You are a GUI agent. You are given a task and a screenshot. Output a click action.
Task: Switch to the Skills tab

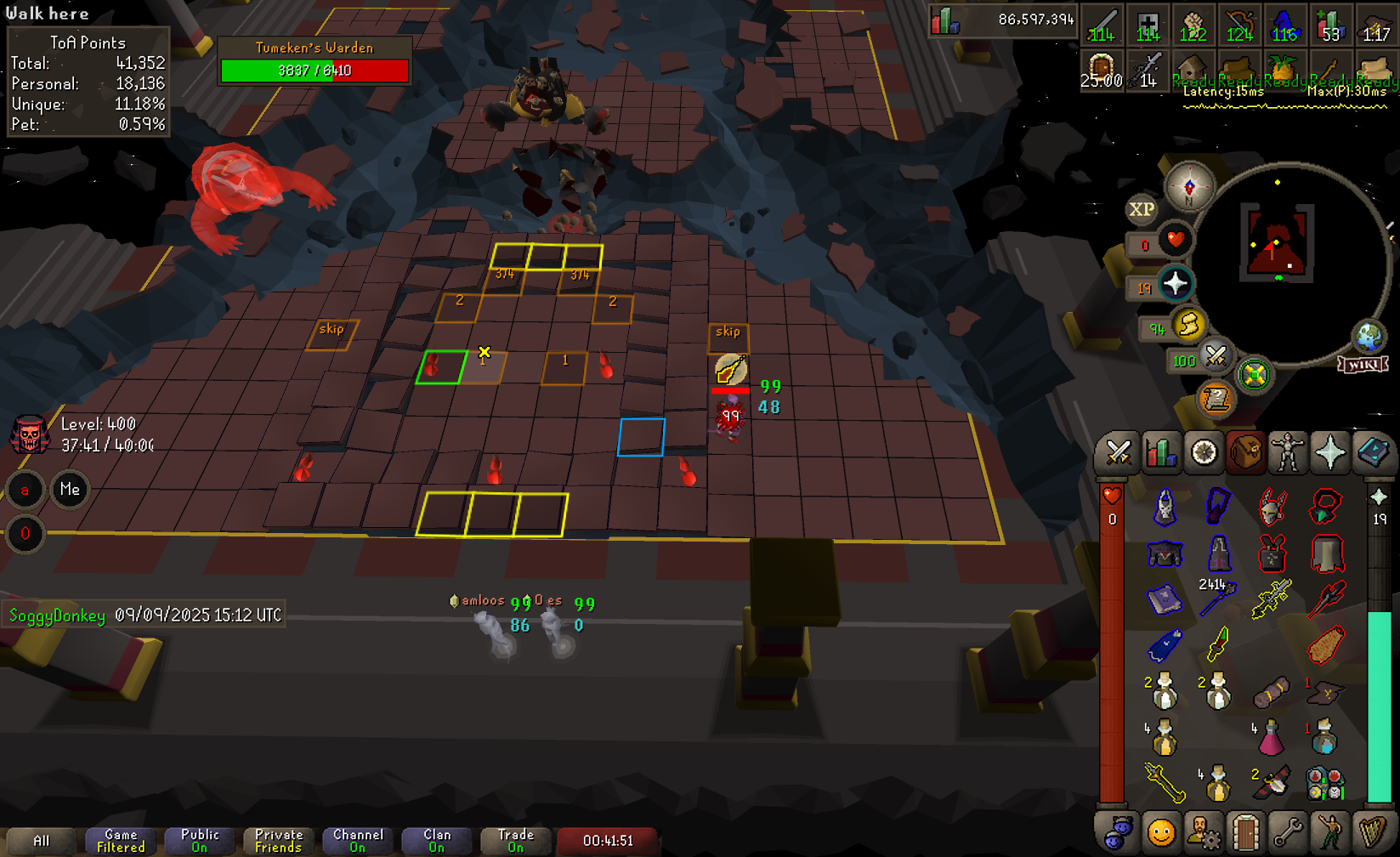tap(1160, 453)
